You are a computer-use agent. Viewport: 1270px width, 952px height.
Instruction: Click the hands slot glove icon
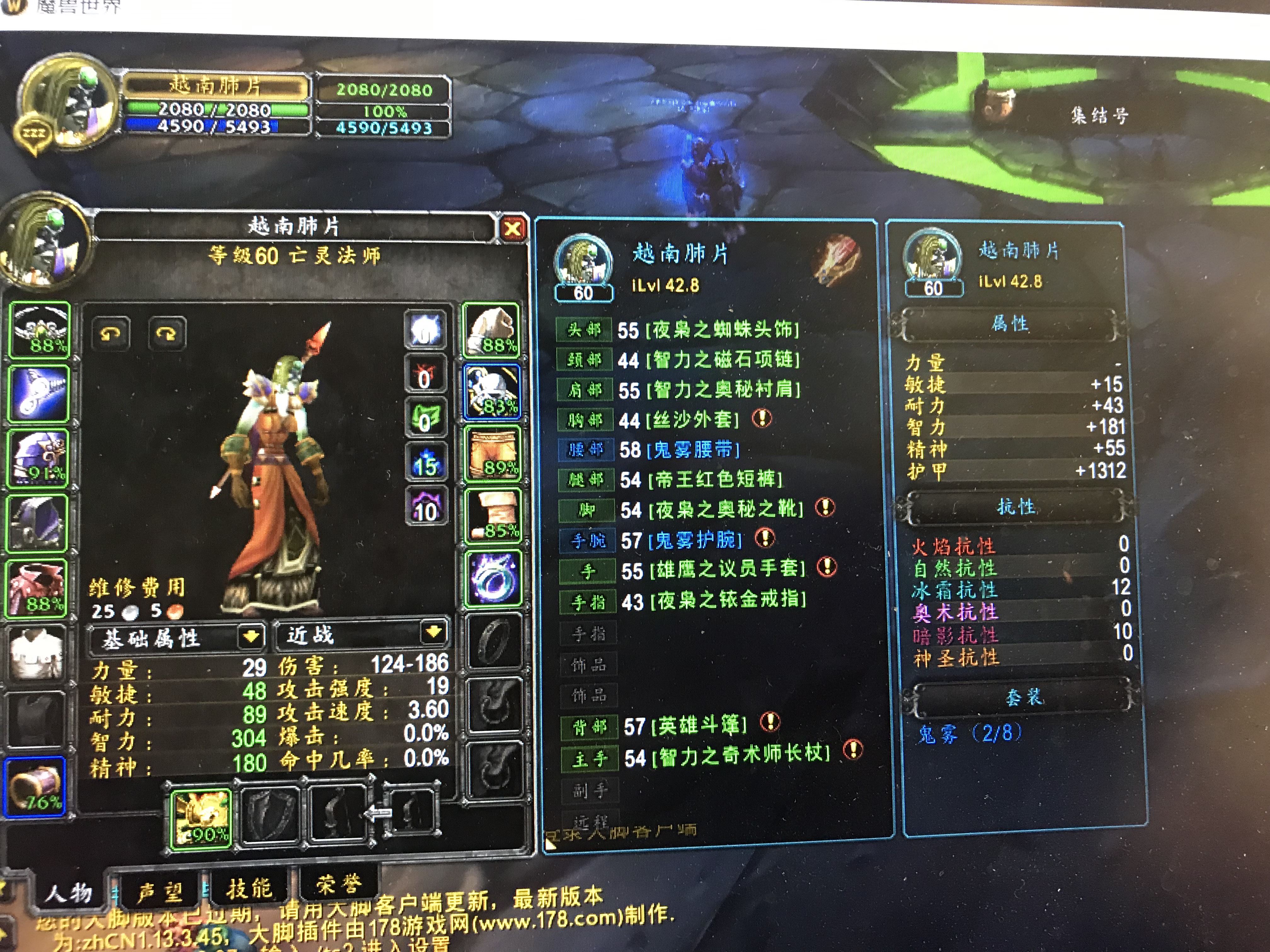[x=491, y=331]
